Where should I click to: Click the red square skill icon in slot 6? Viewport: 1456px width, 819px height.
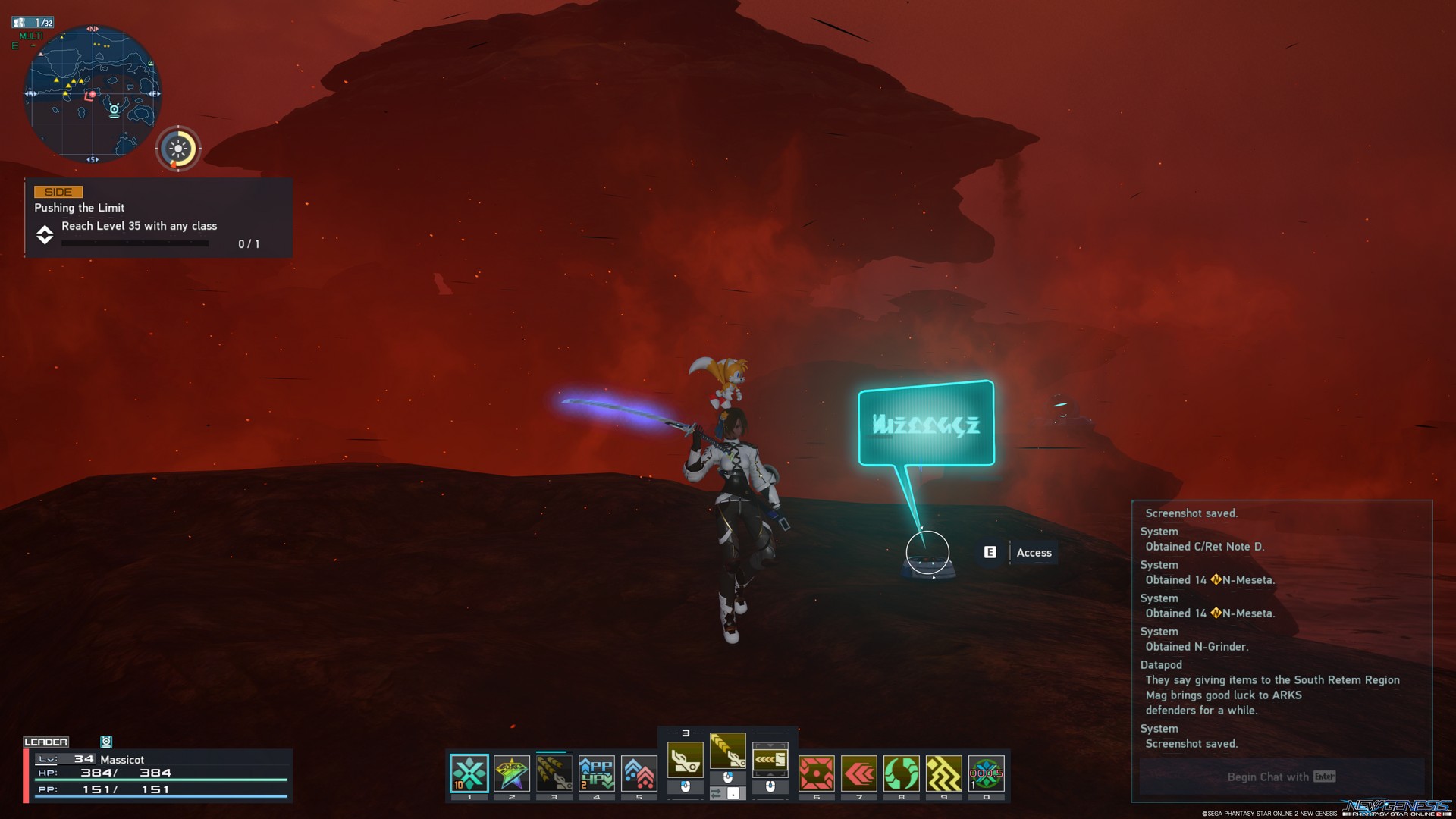pos(817,774)
